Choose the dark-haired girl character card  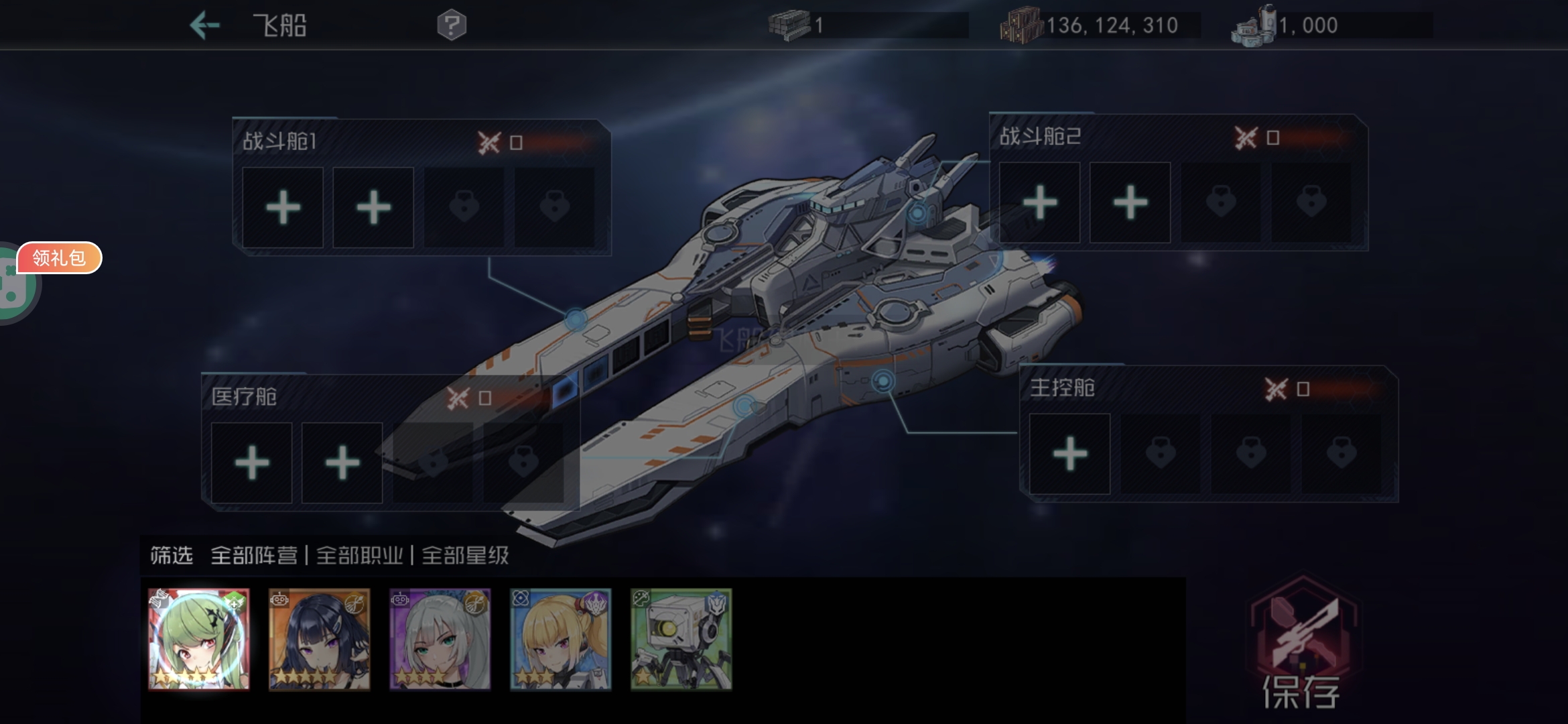click(320, 640)
